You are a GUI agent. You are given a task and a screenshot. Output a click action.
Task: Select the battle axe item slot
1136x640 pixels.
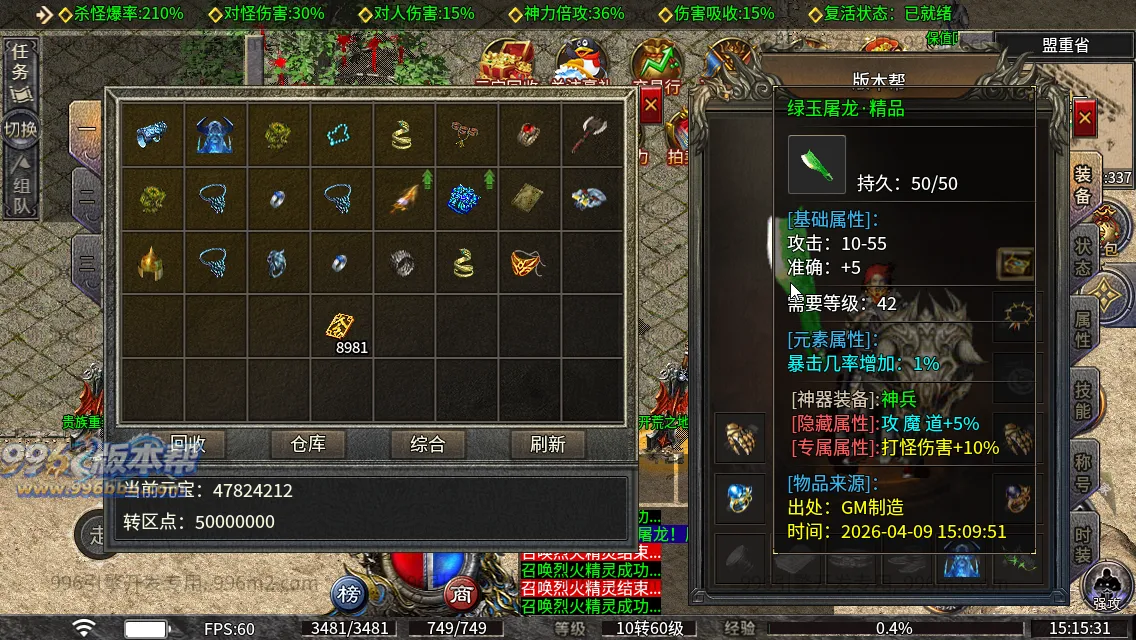pyautogui.click(x=590, y=133)
